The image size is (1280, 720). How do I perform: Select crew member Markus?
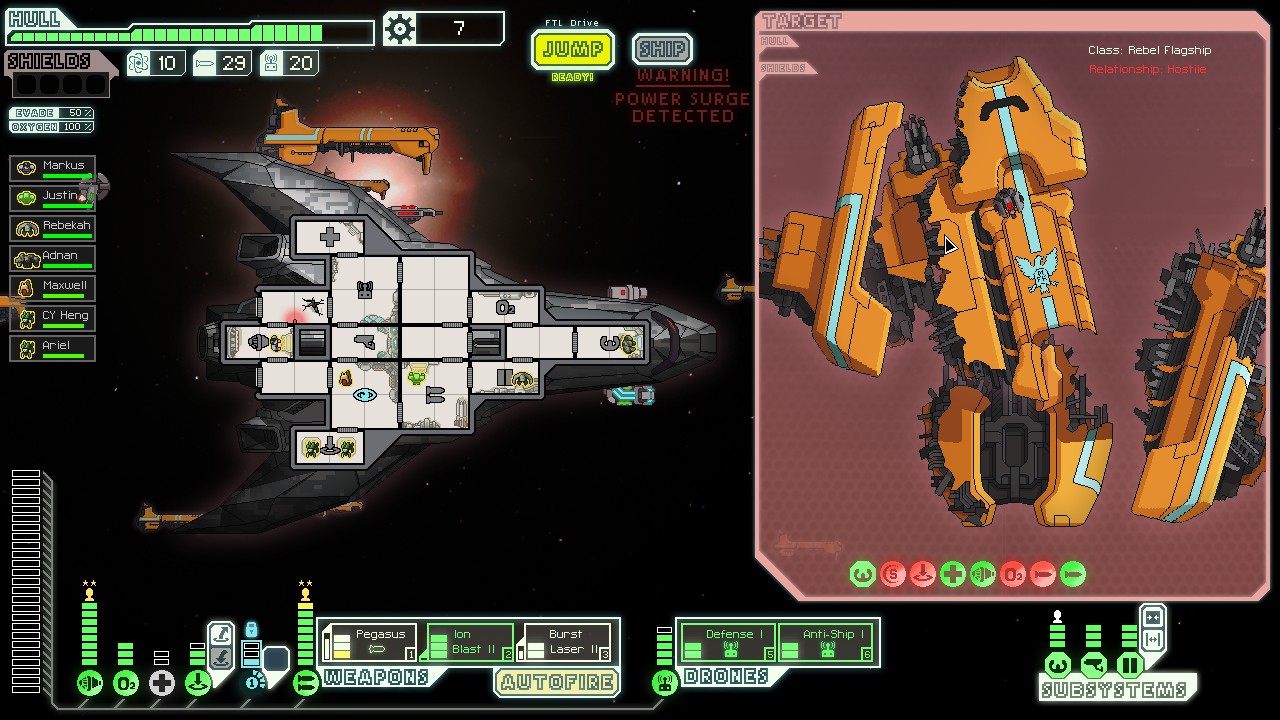pos(52,167)
